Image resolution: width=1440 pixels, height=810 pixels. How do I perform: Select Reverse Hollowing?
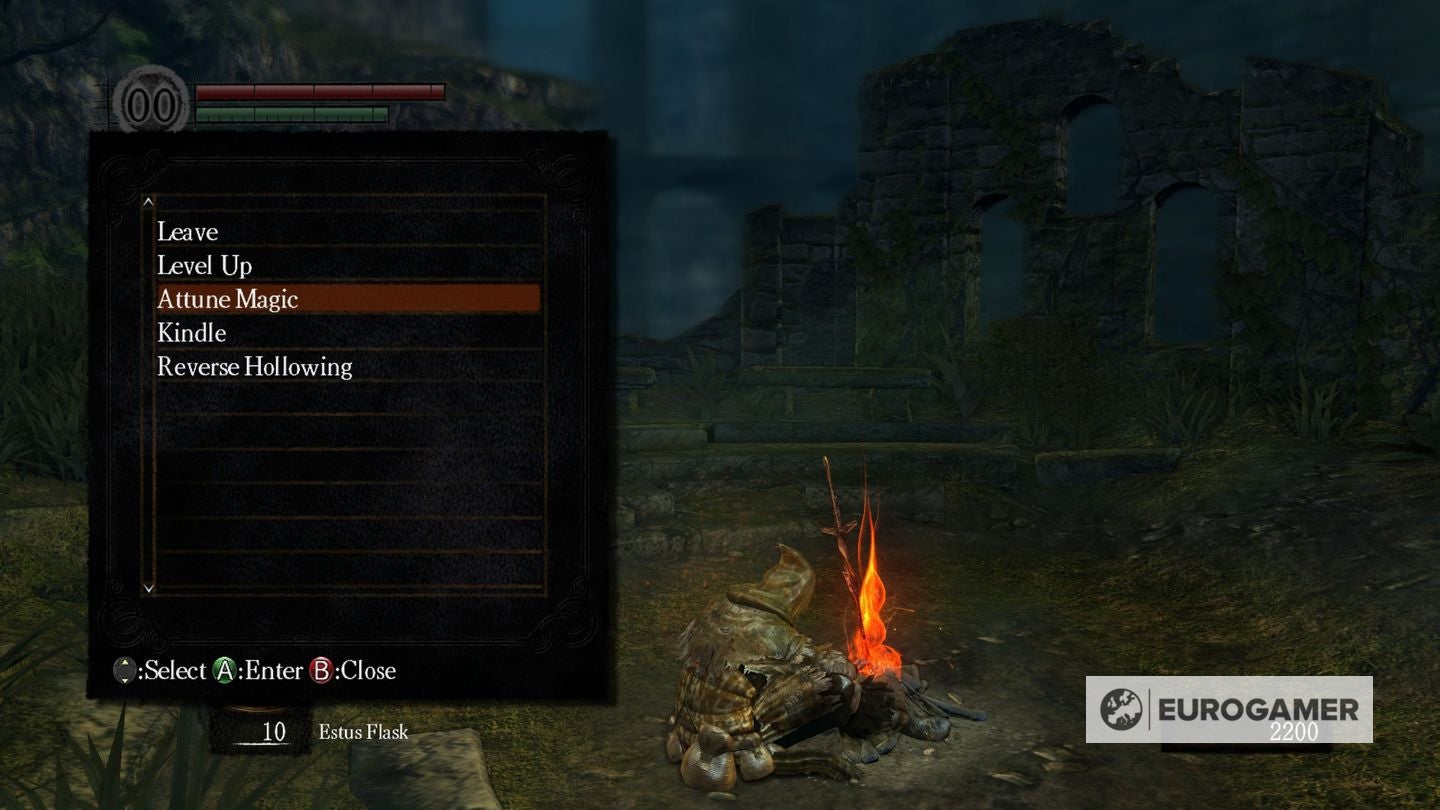pos(253,367)
